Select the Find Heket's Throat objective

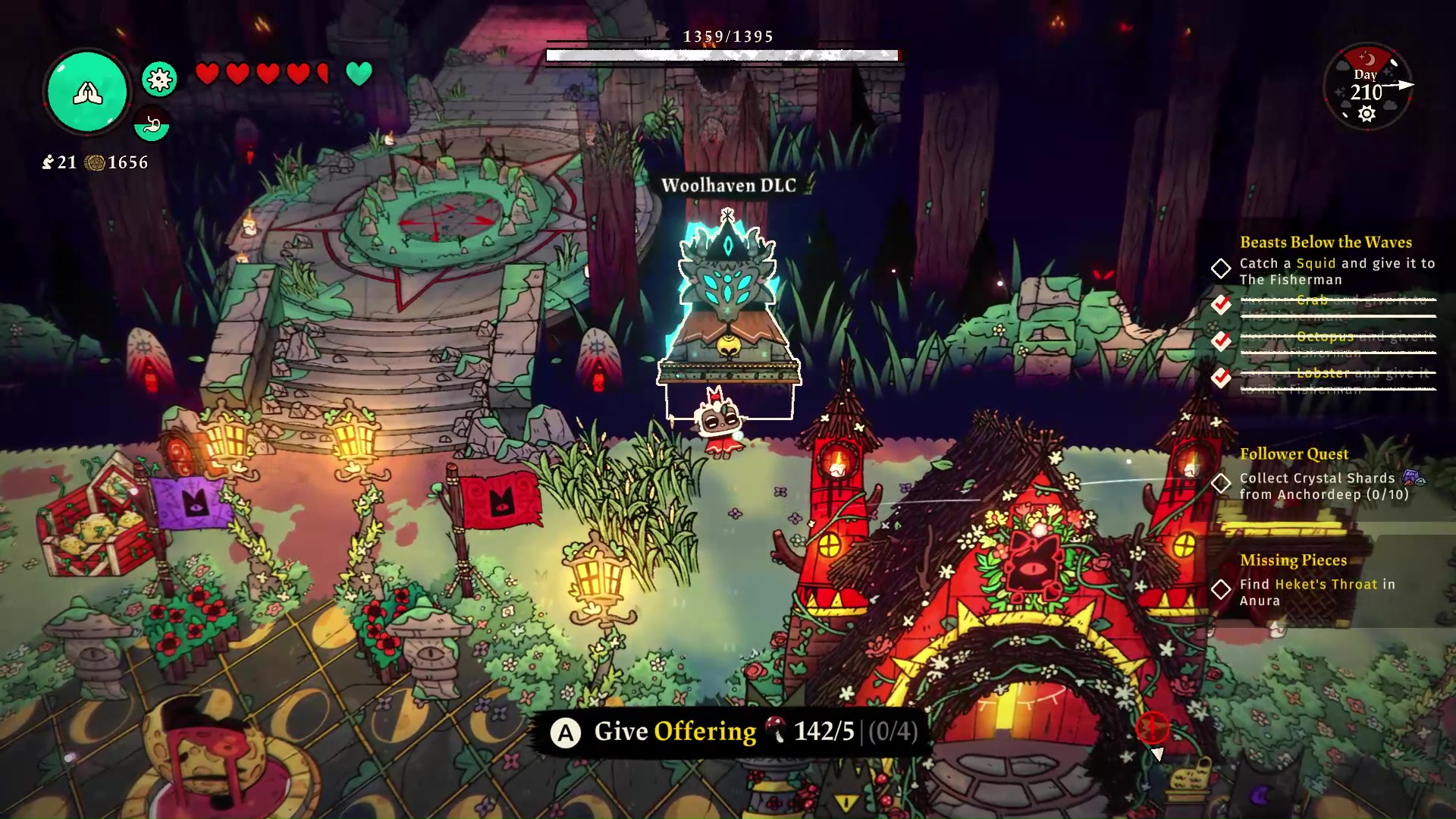(x=1317, y=591)
